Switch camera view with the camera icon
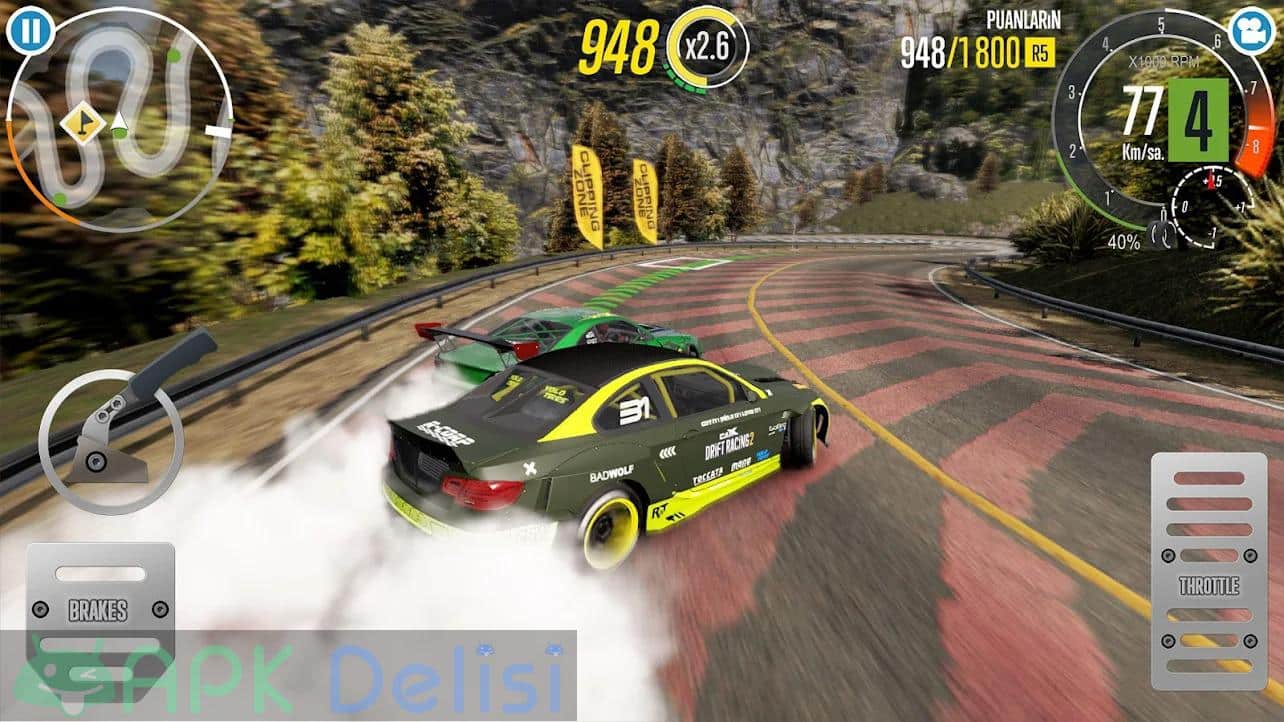Viewport: 1284px width, 722px height. click(x=1253, y=31)
